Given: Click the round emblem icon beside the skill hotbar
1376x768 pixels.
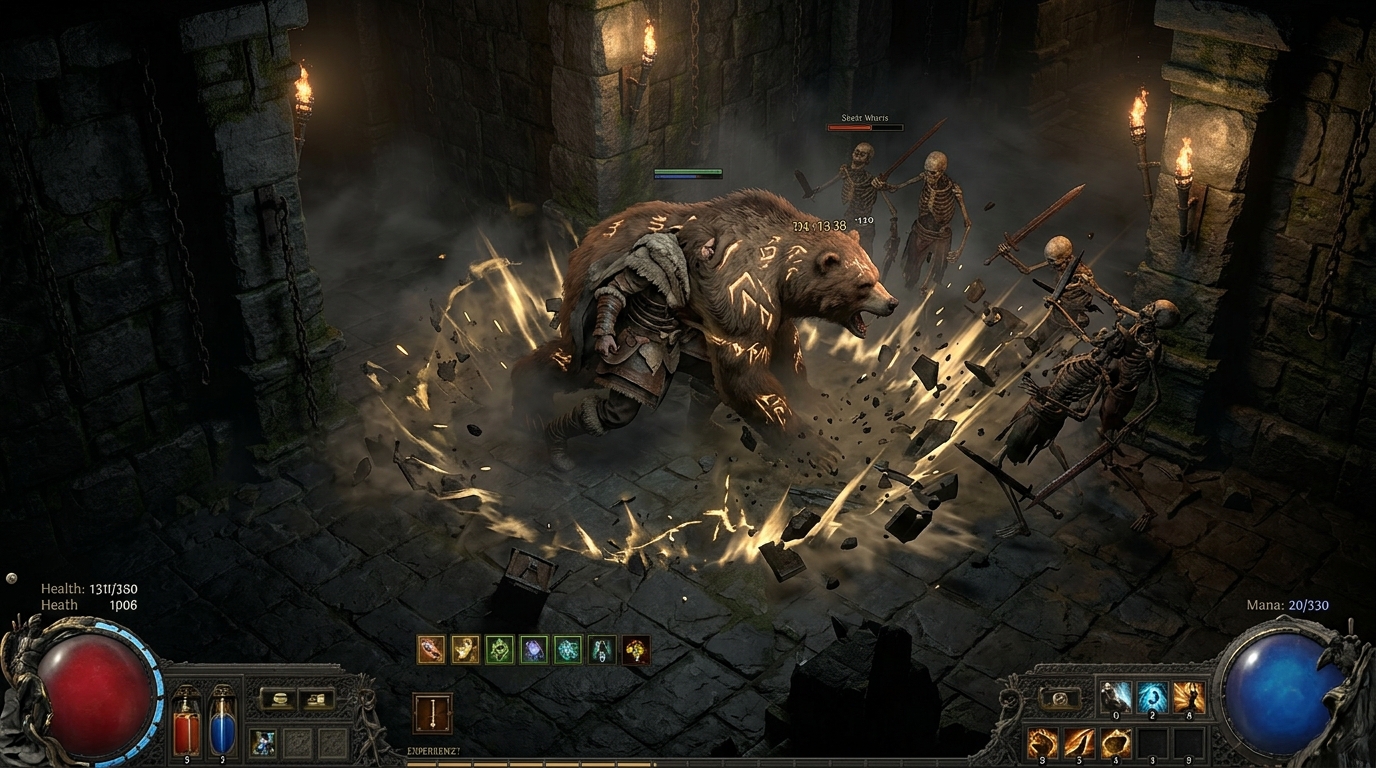Looking at the screenshot, I should click(1059, 697).
